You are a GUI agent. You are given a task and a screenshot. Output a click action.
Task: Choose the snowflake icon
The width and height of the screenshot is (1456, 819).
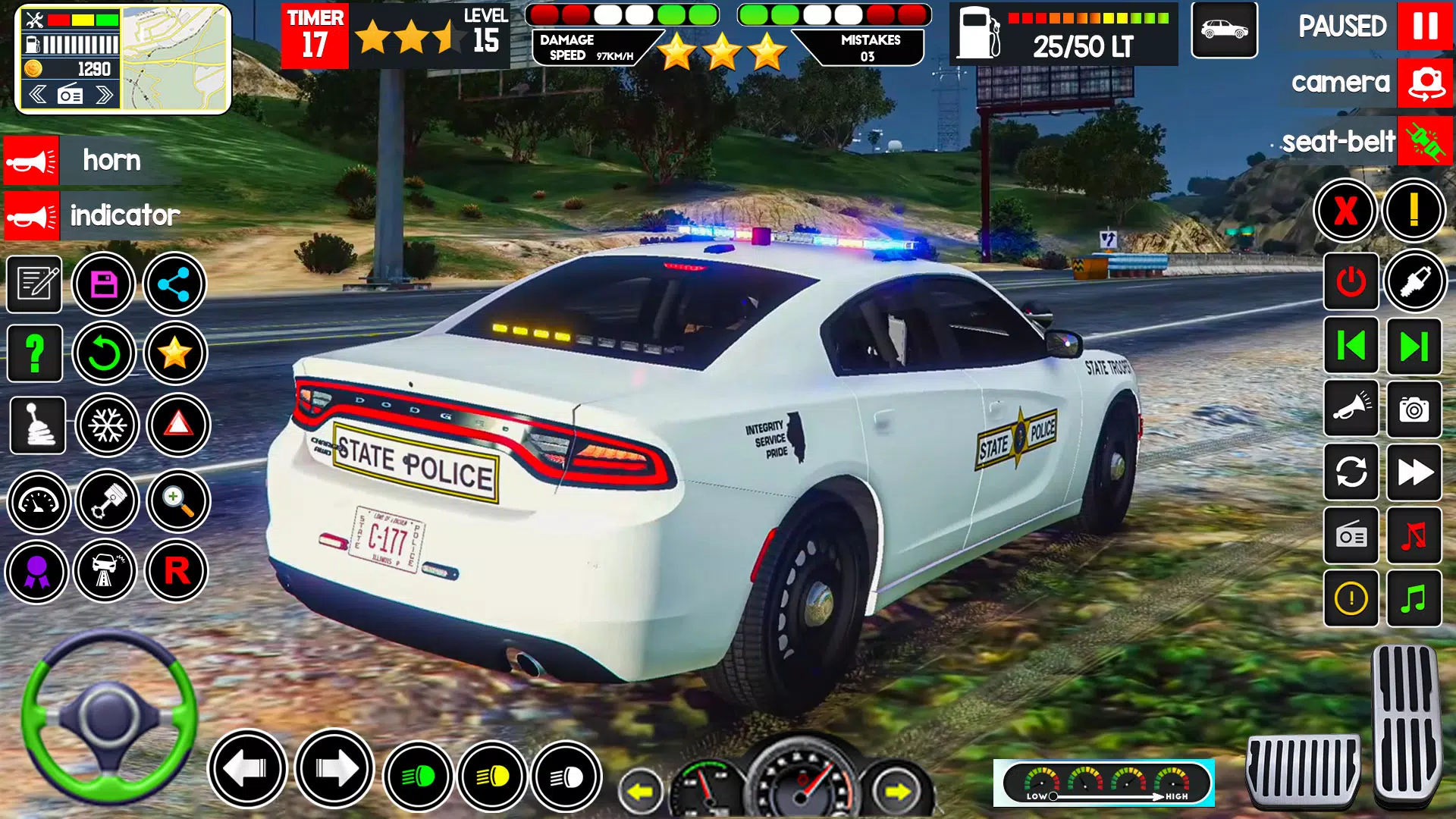click(107, 425)
